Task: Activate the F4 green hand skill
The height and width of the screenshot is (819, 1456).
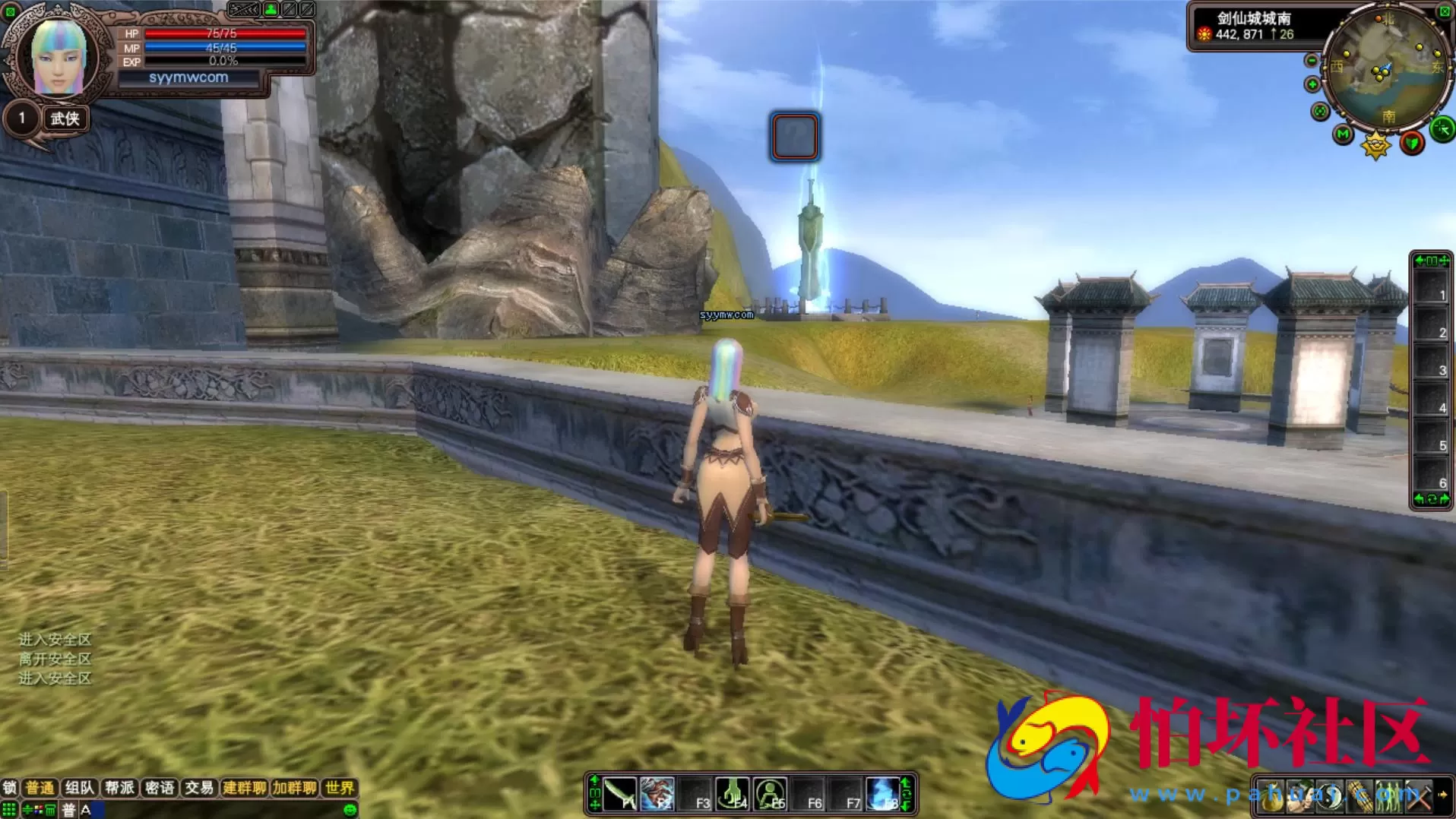Action: point(733,795)
